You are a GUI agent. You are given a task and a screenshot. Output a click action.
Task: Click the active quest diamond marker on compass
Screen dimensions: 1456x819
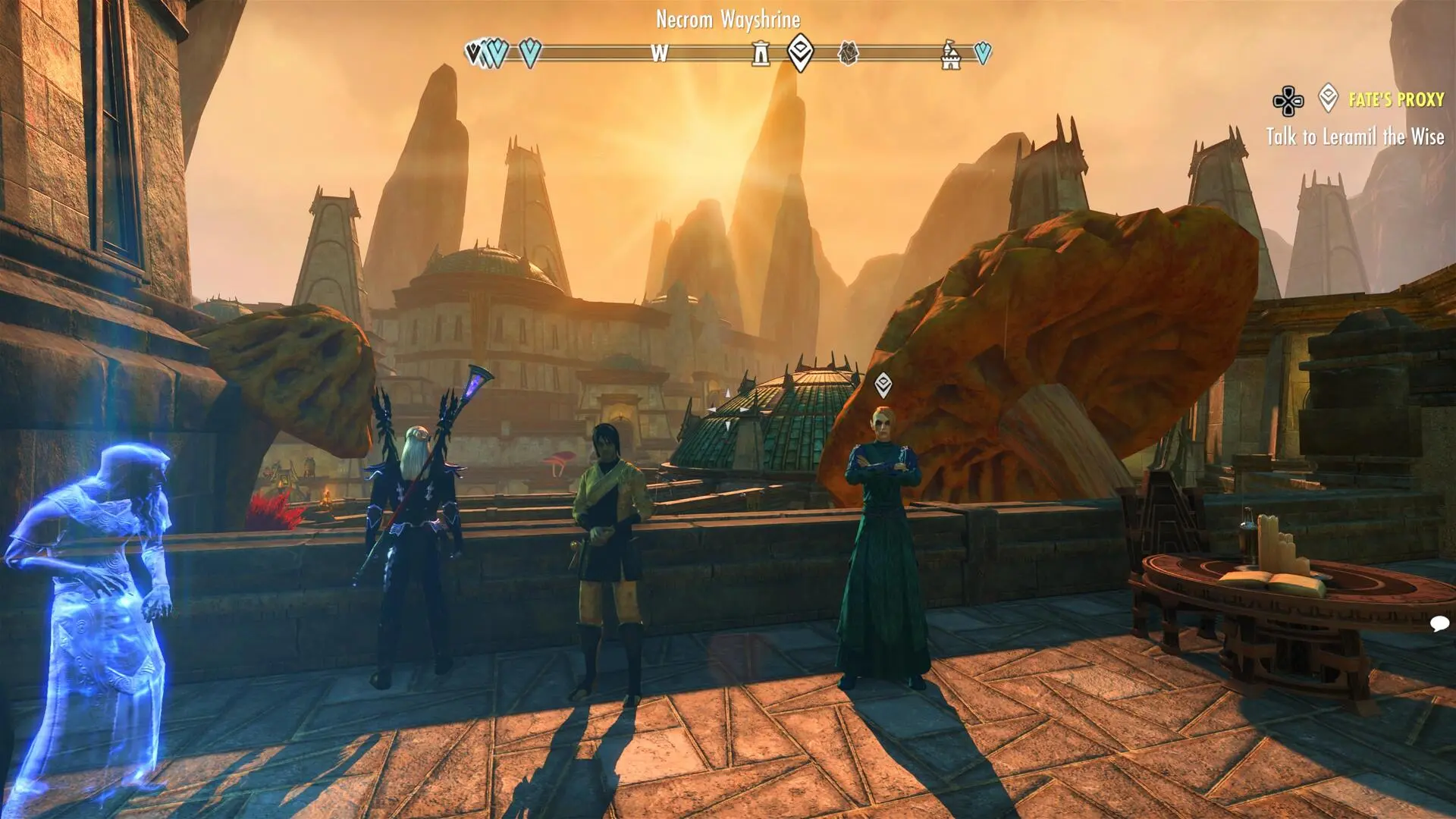pyautogui.click(x=800, y=52)
